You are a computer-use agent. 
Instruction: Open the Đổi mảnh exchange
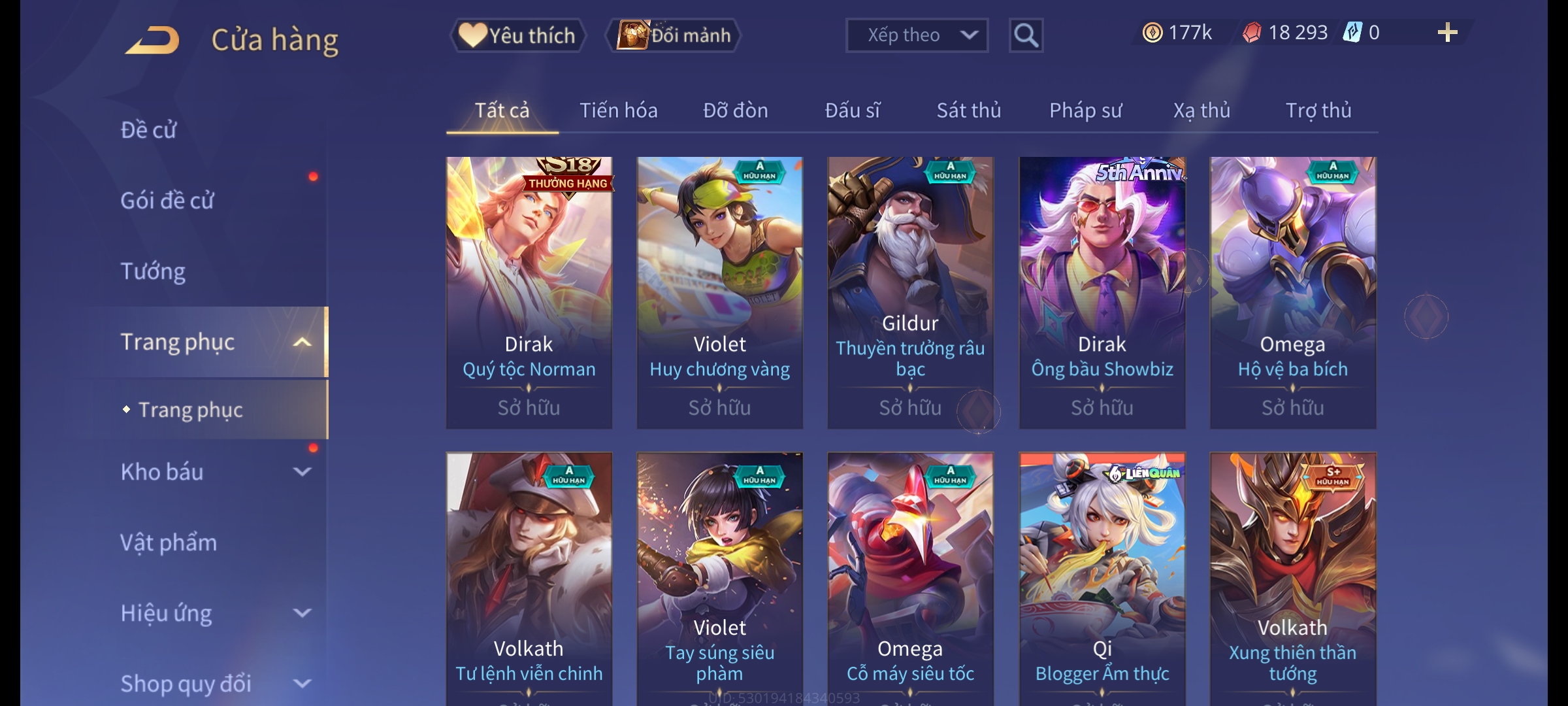click(x=674, y=35)
